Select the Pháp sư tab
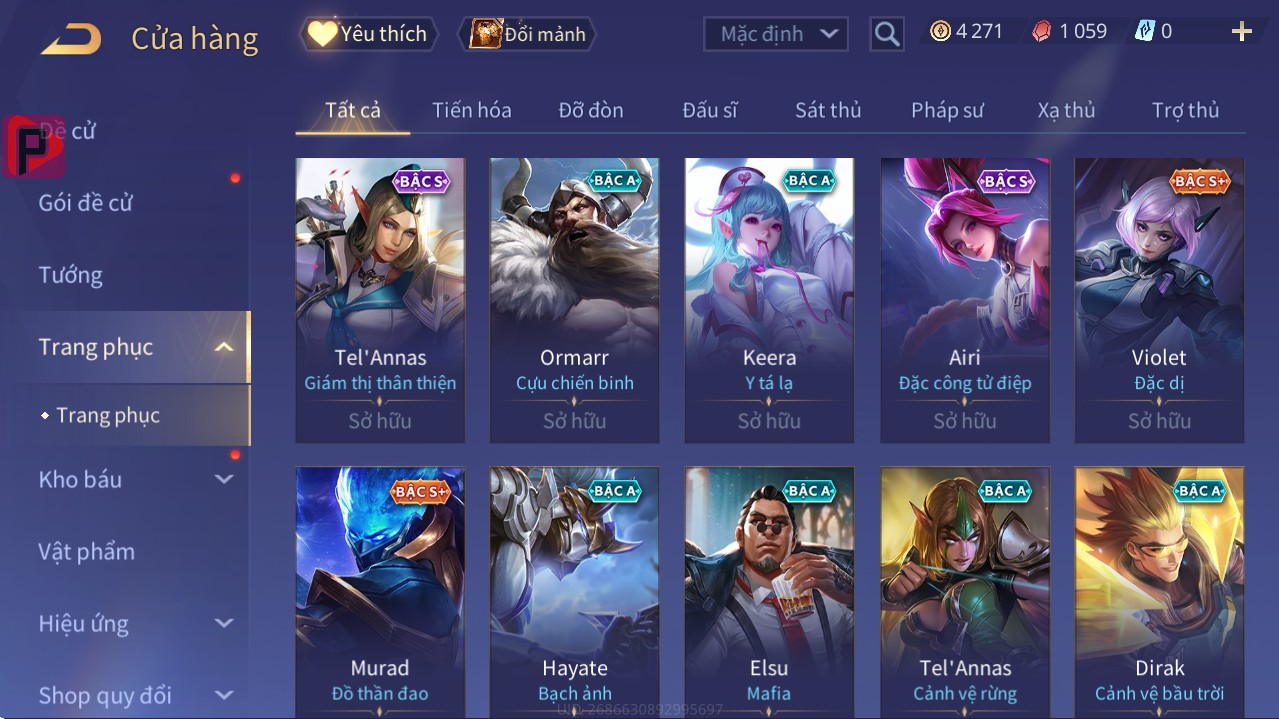The height and width of the screenshot is (719, 1279). (x=947, y=110)
